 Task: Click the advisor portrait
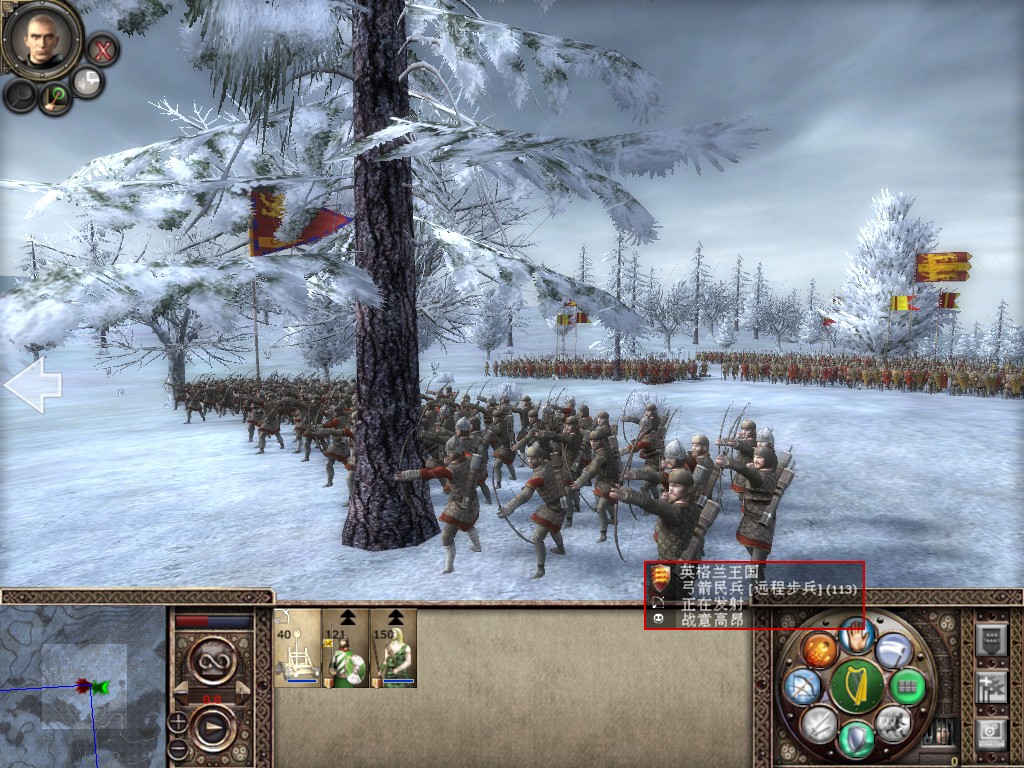pyautogui.click(x=43, y=39)
